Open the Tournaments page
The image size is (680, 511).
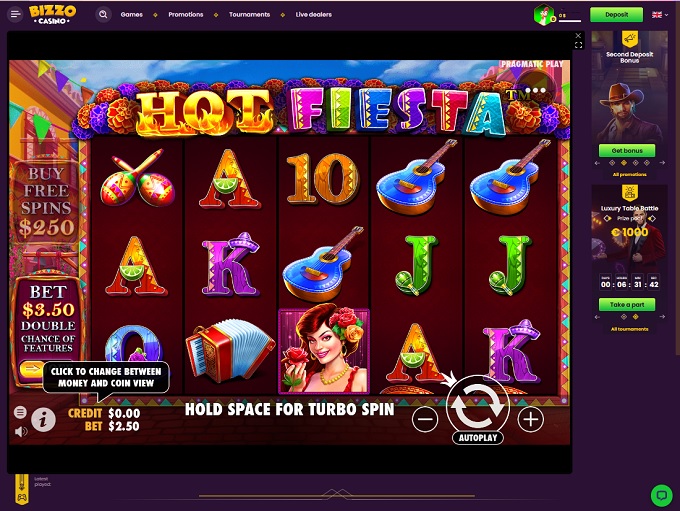pos(249,15)
